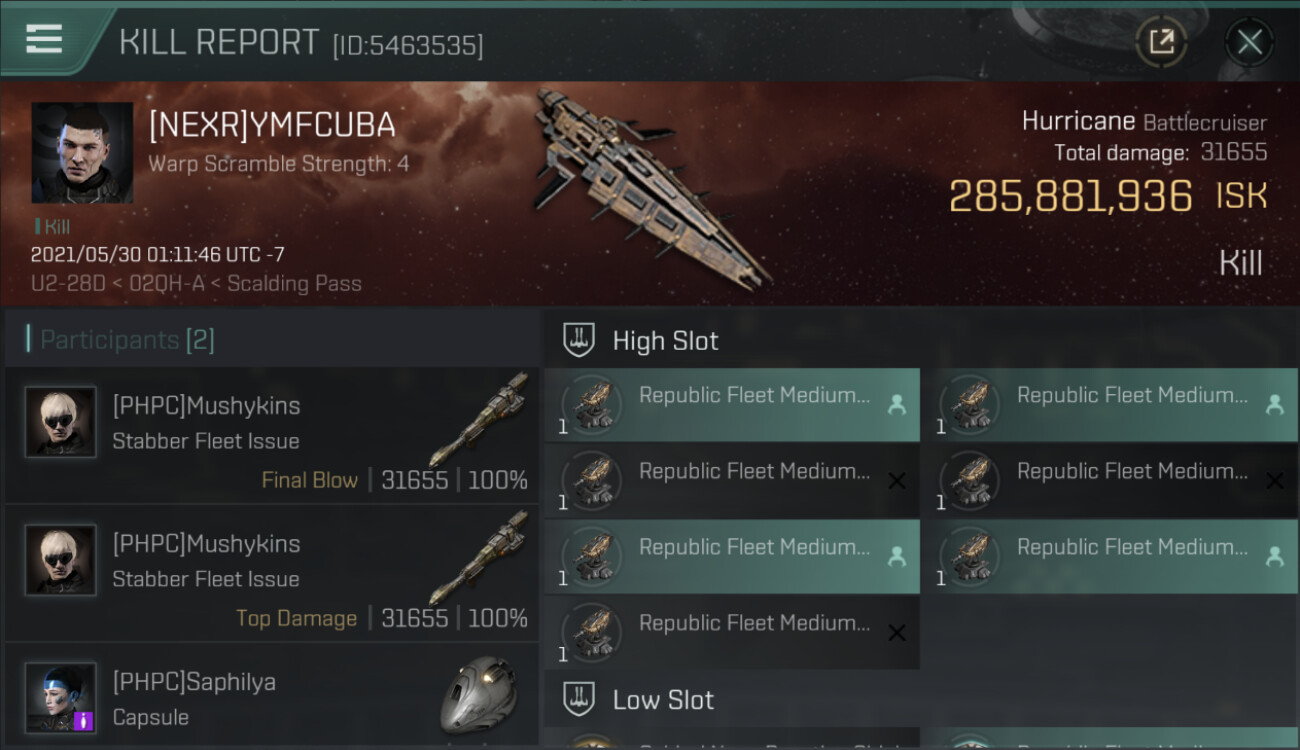Choose participant Saphilya in the Capsule

[272, 697]
